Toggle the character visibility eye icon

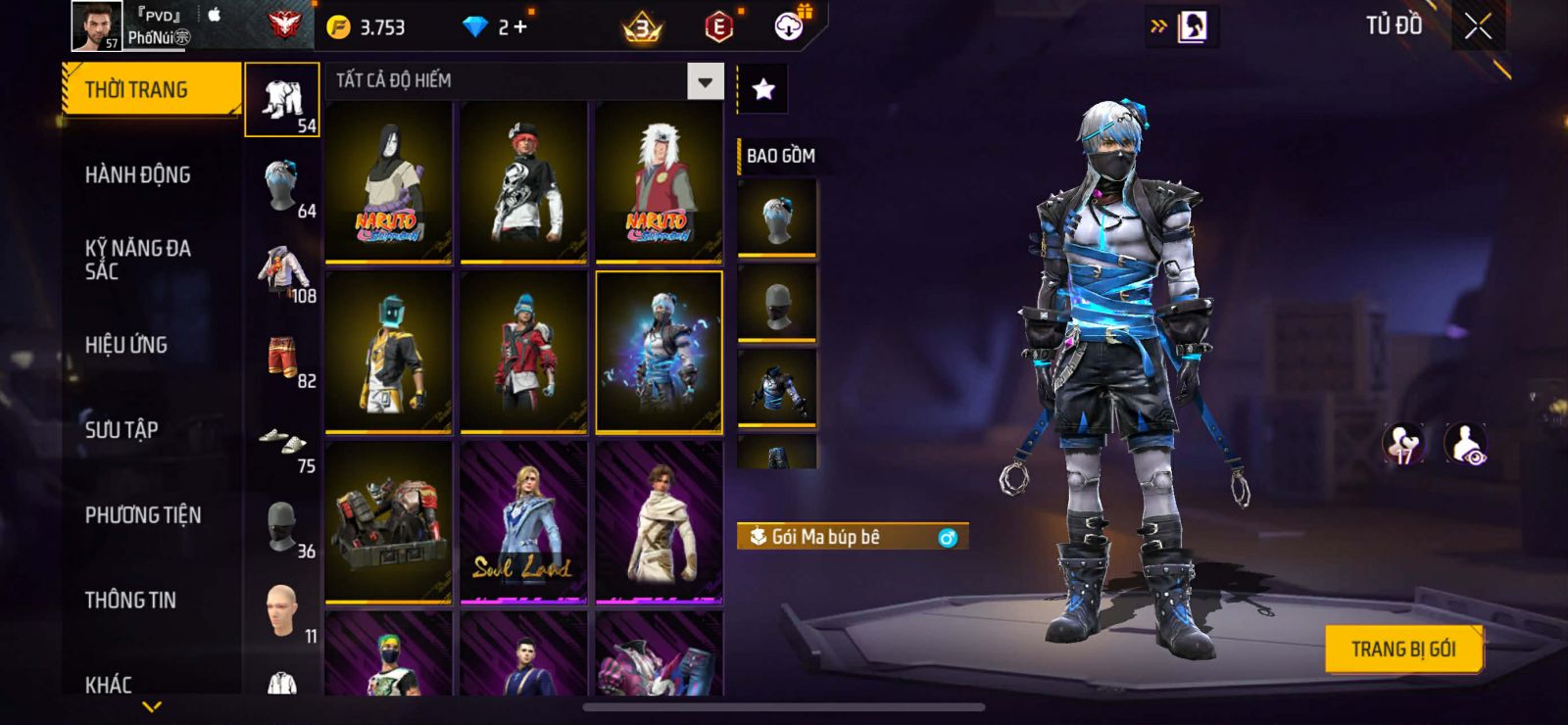click(1465, 444)
